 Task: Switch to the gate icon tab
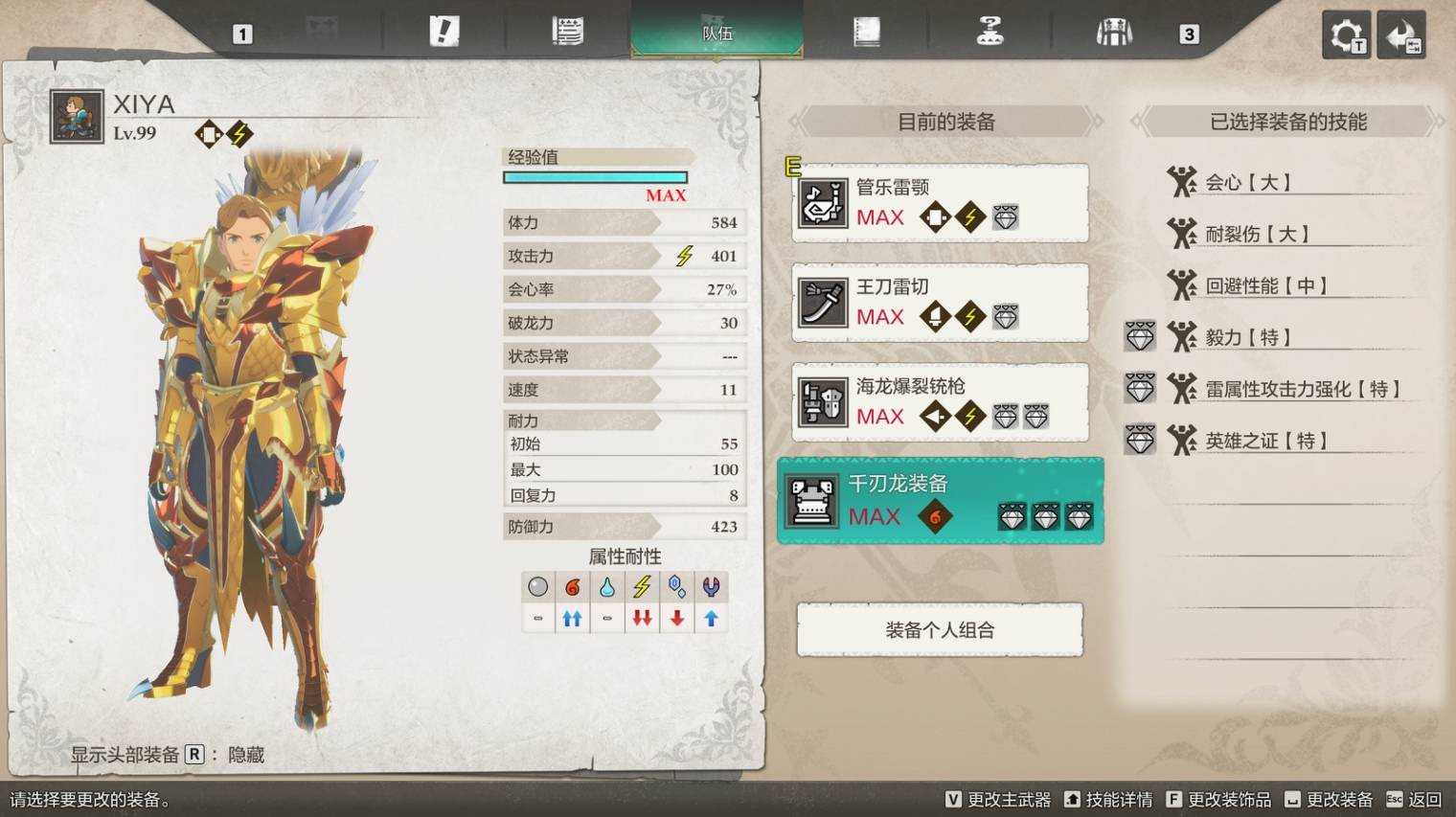coord(1114,34)
